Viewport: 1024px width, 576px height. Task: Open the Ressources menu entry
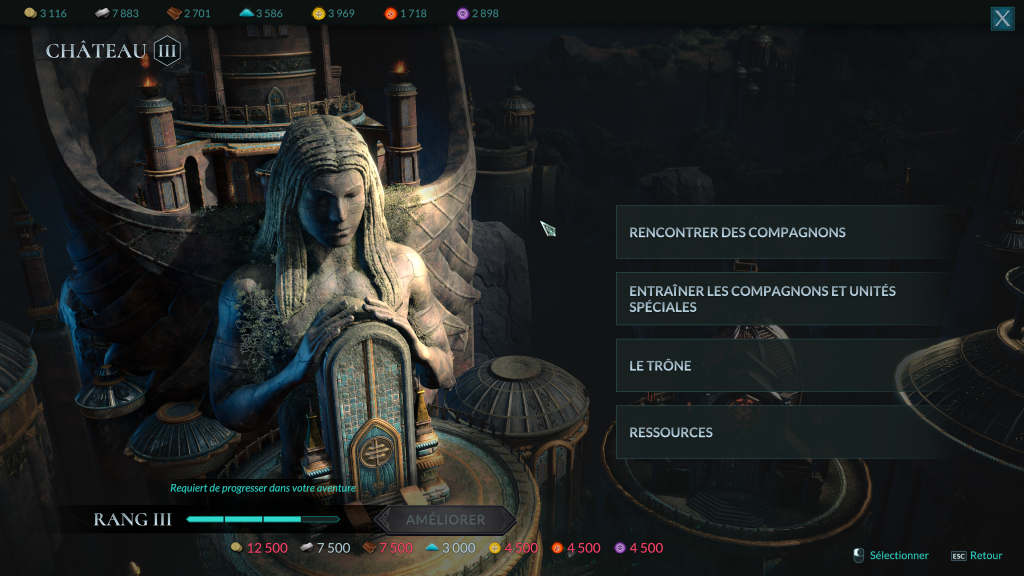click(782, 432)
